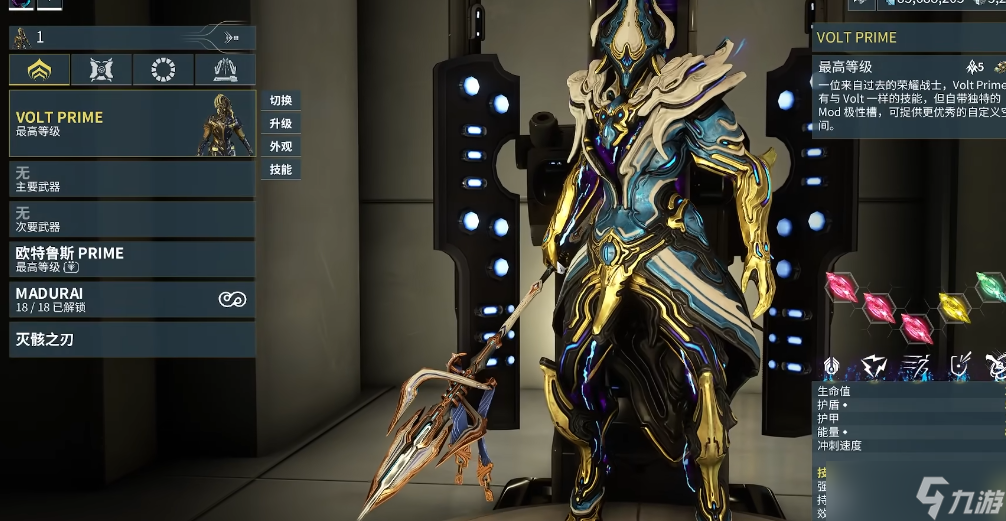Select the 欧特鲁斯 Prime melee weapon slot
Image resolution: width=1006 pixels, height=521 pixels.
click(132, 260)
